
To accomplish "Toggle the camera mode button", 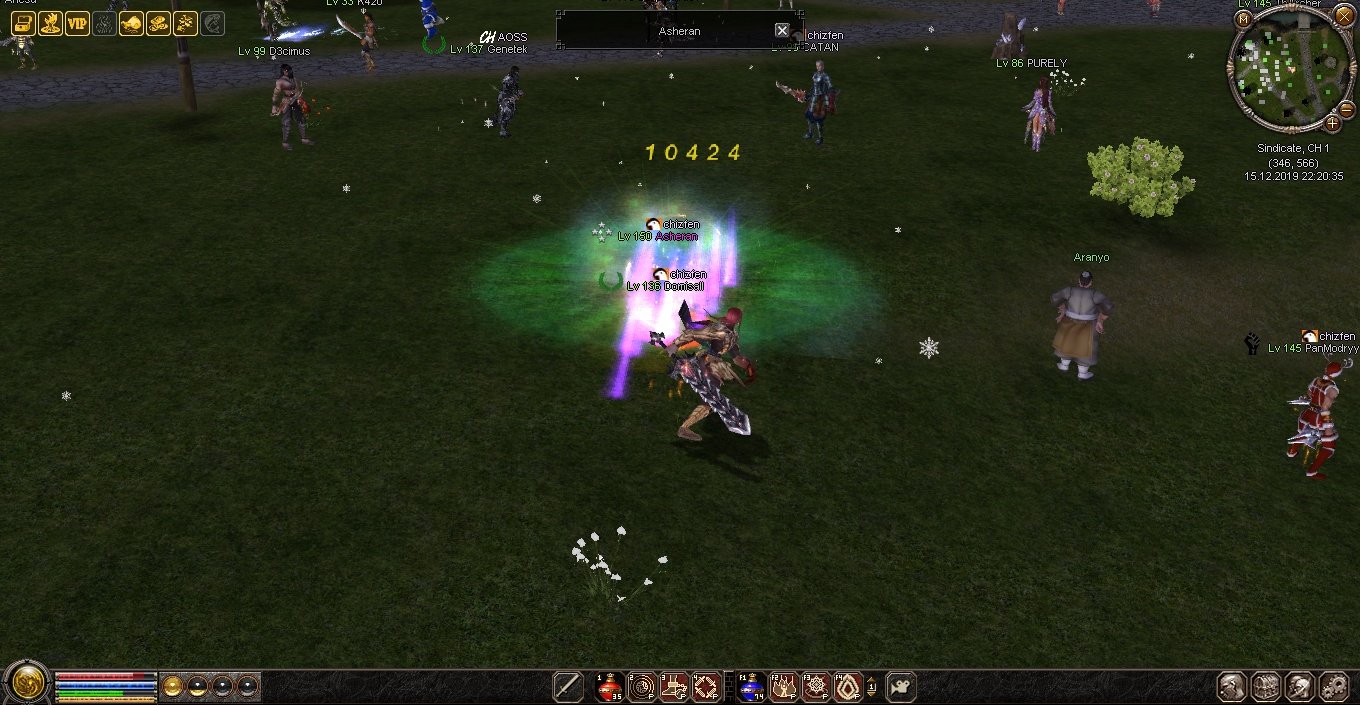I will [x=901, y=687].
